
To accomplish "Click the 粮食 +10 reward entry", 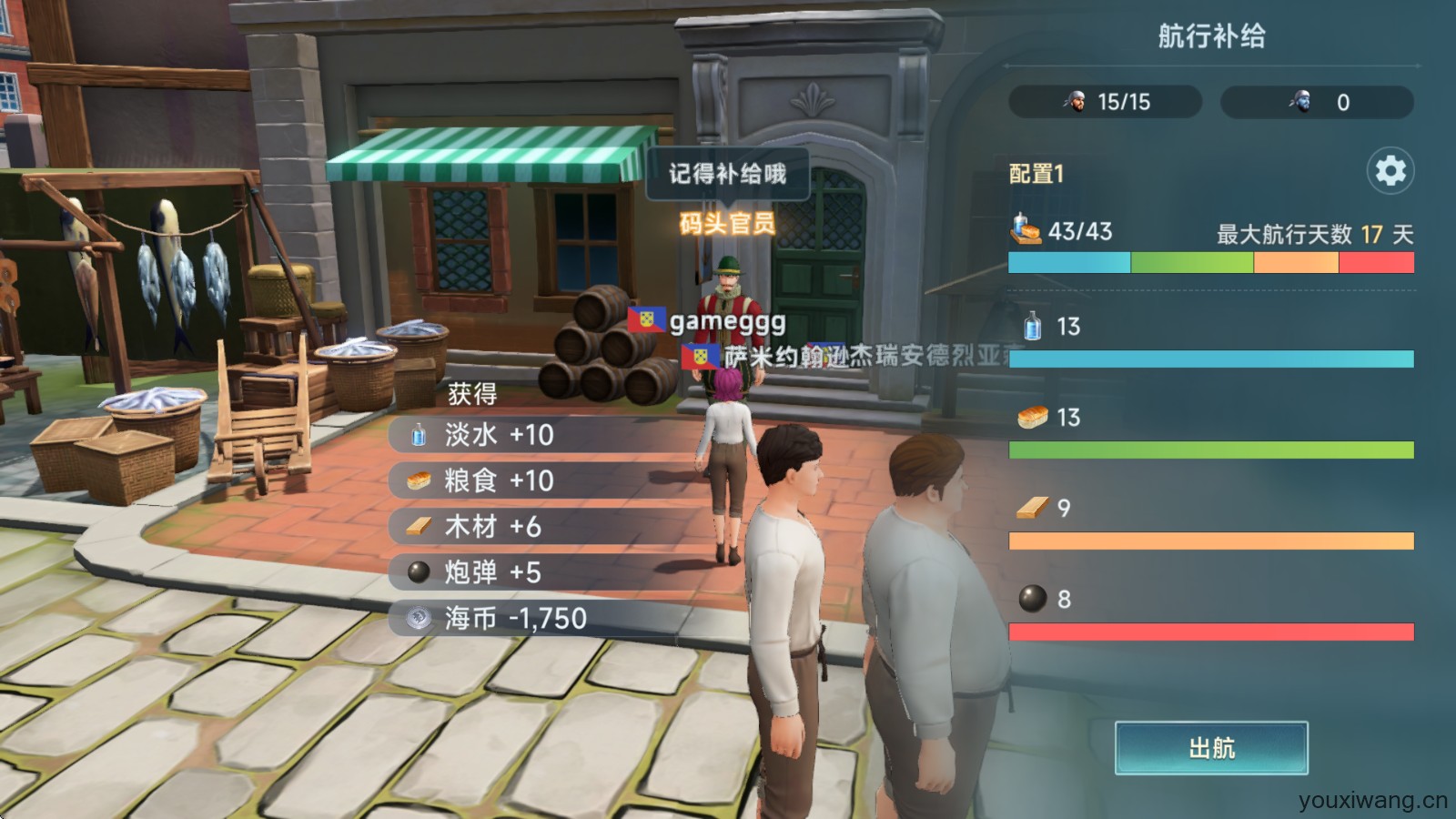I will click(480, 481).
